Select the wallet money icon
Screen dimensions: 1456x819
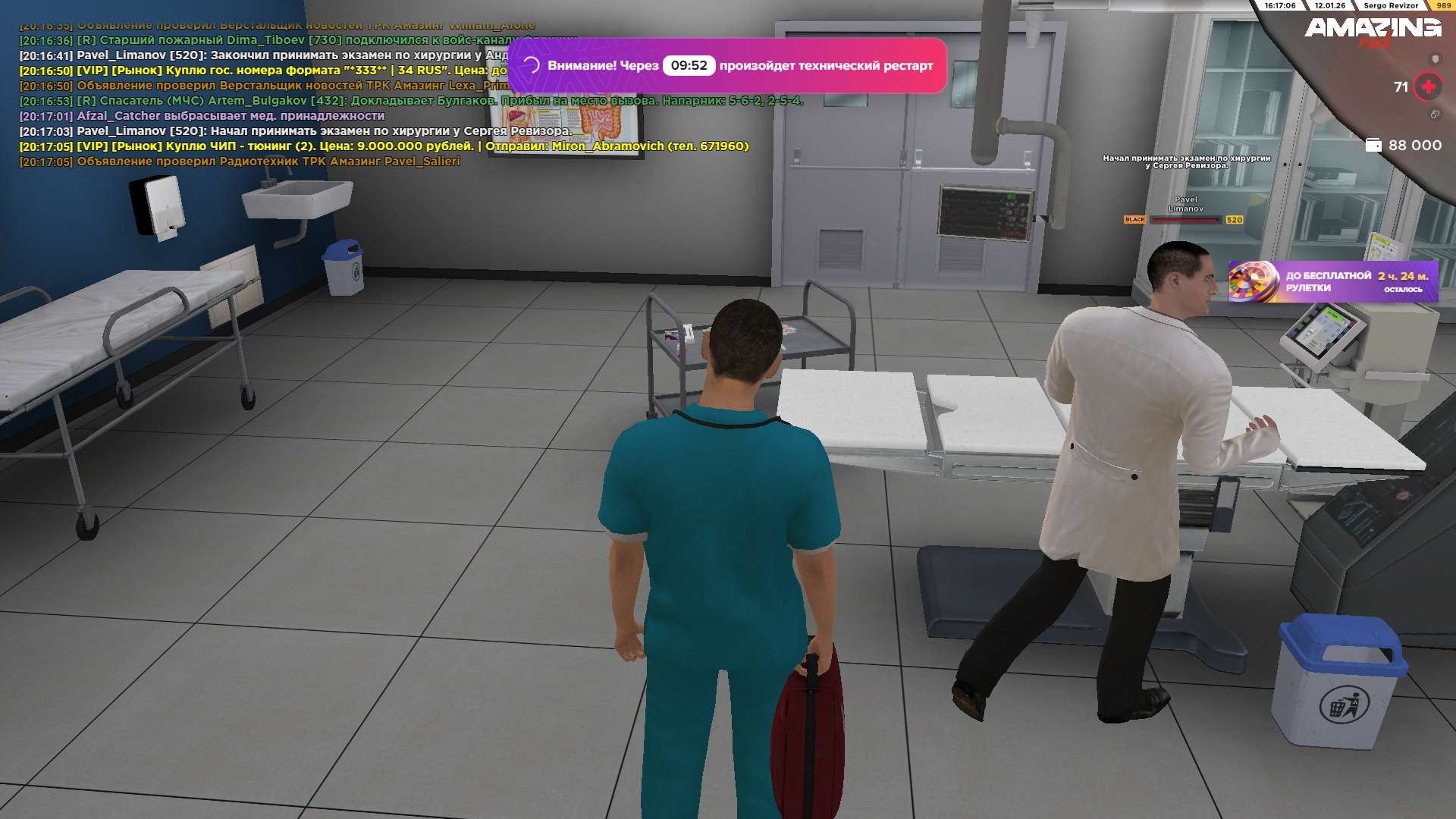(1373, 145)
